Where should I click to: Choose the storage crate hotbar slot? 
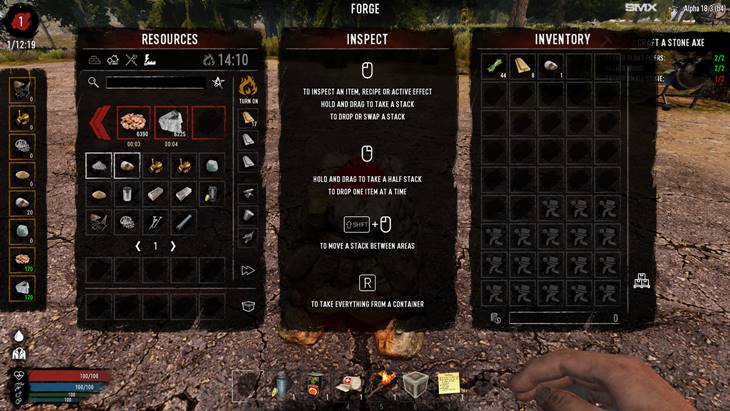click(x=415, y=384)
